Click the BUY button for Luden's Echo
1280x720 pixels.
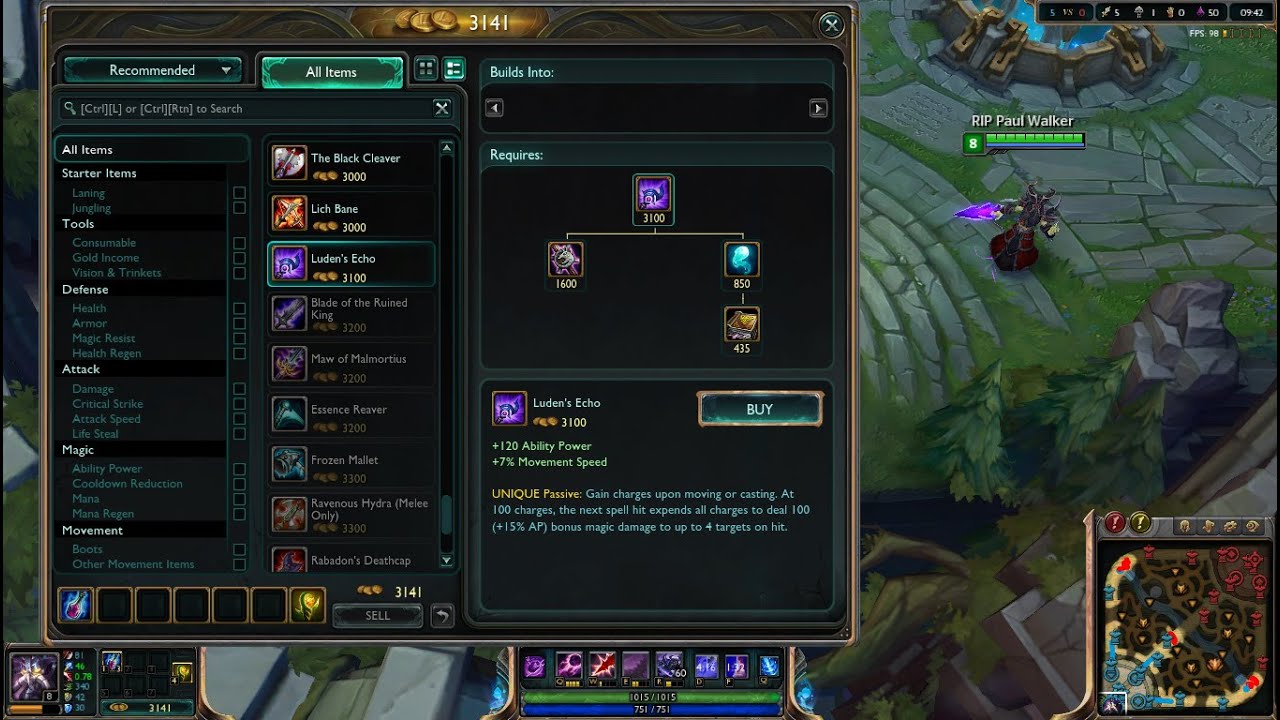[759, 409]
